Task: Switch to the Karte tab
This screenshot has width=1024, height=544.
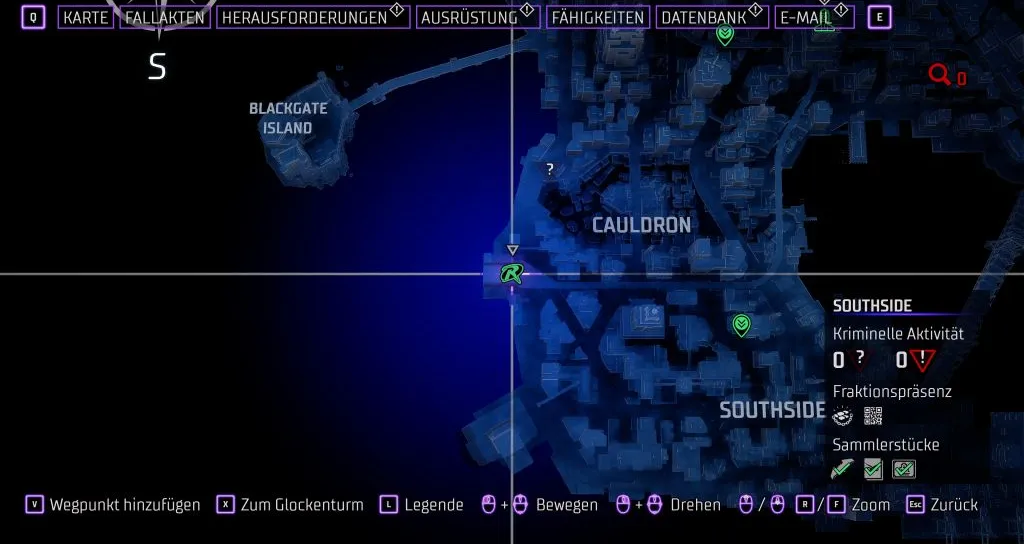Action: click(x=85, y=18)
